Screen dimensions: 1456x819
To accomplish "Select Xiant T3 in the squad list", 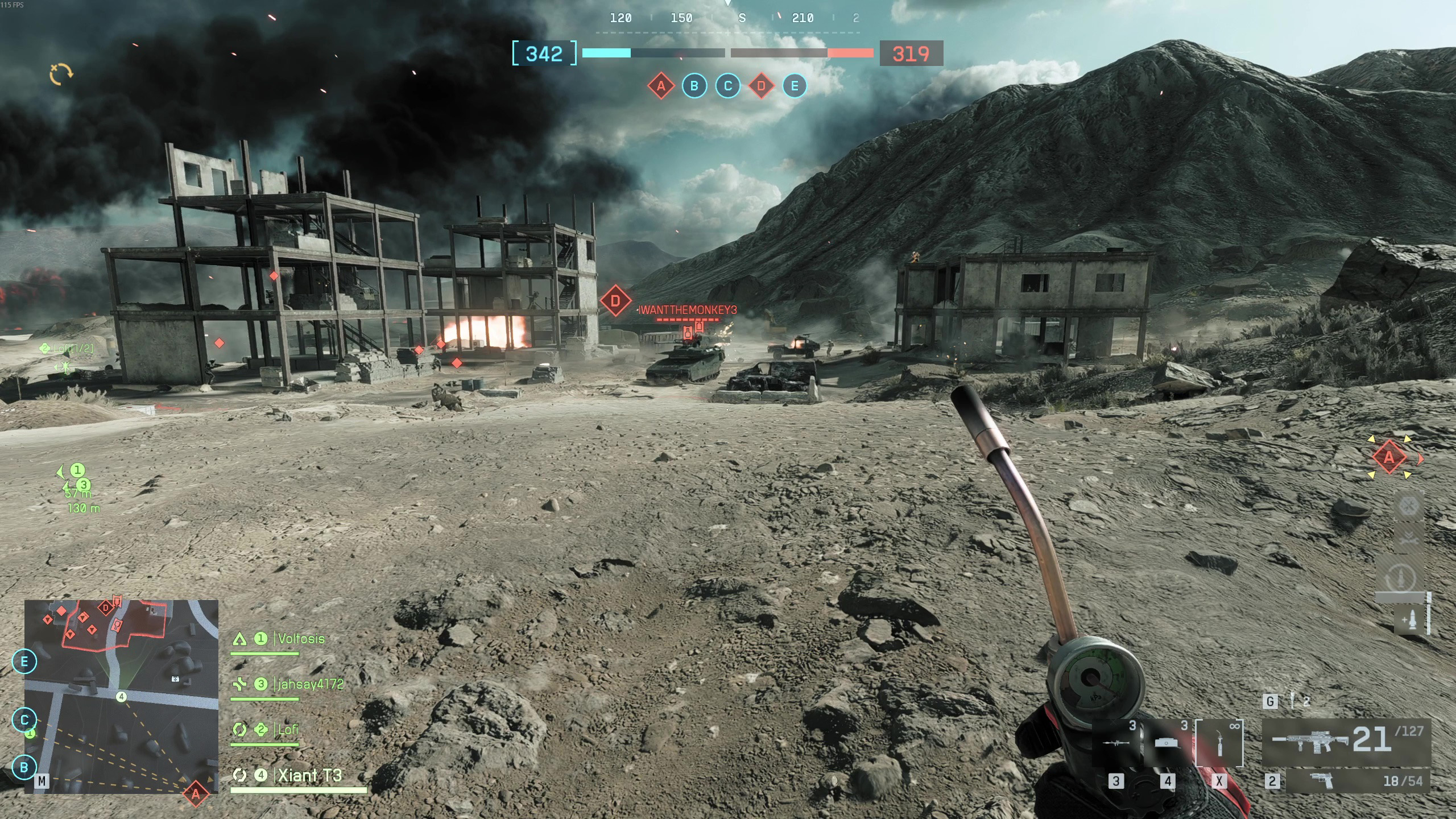I will coord(309,775).
